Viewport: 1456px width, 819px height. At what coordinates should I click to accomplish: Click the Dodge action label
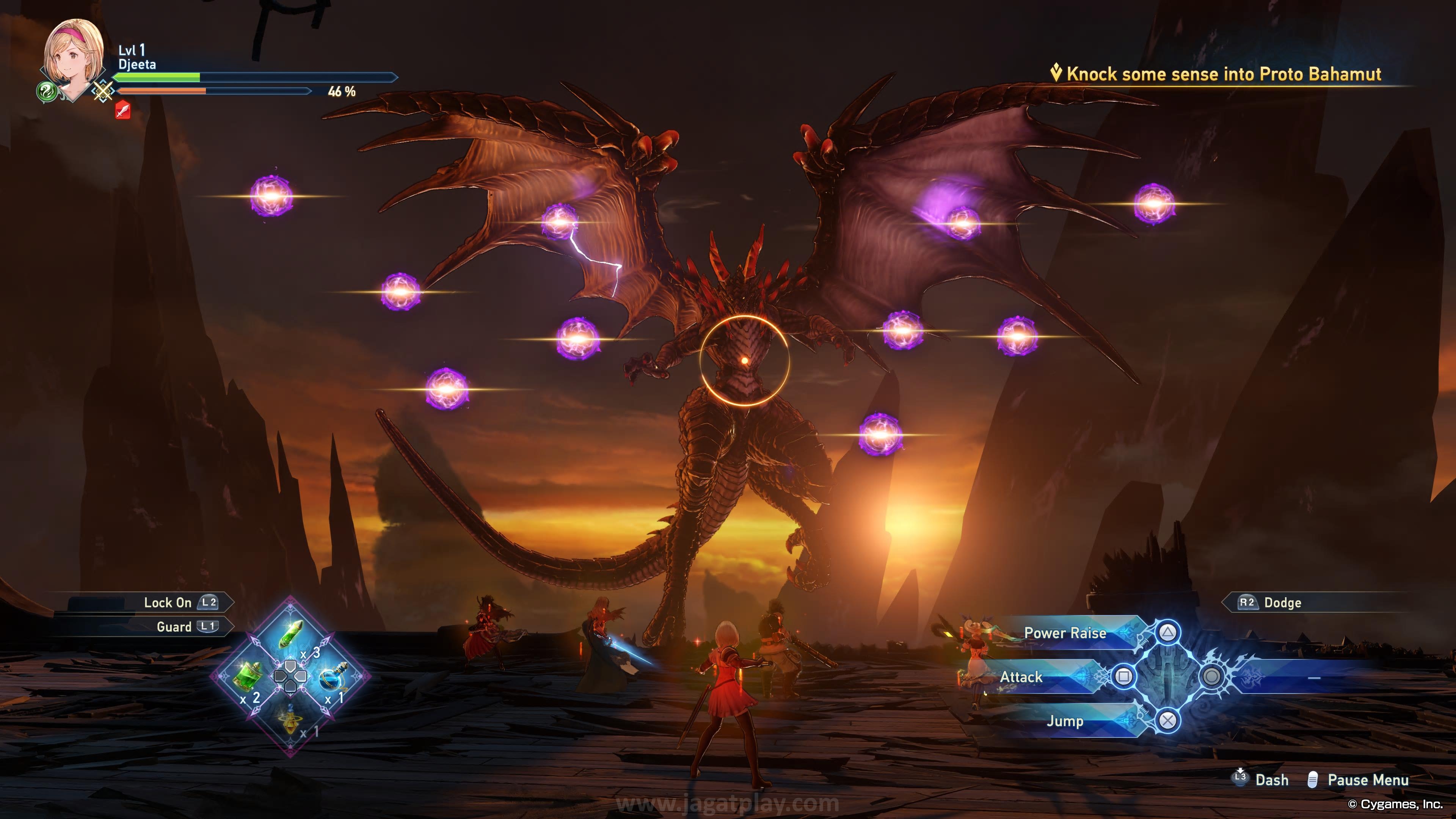pyautogui.click(x=1282, y=602)
